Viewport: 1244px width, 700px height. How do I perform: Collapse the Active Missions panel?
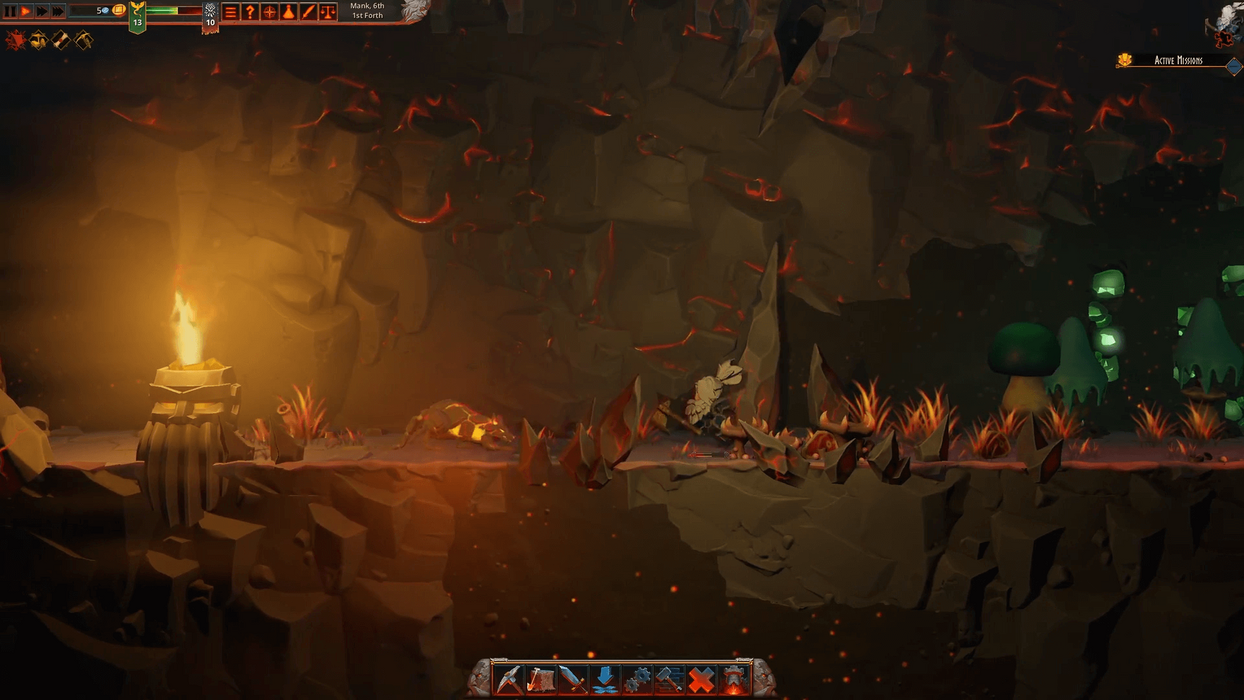click(x=1233, y=66)
